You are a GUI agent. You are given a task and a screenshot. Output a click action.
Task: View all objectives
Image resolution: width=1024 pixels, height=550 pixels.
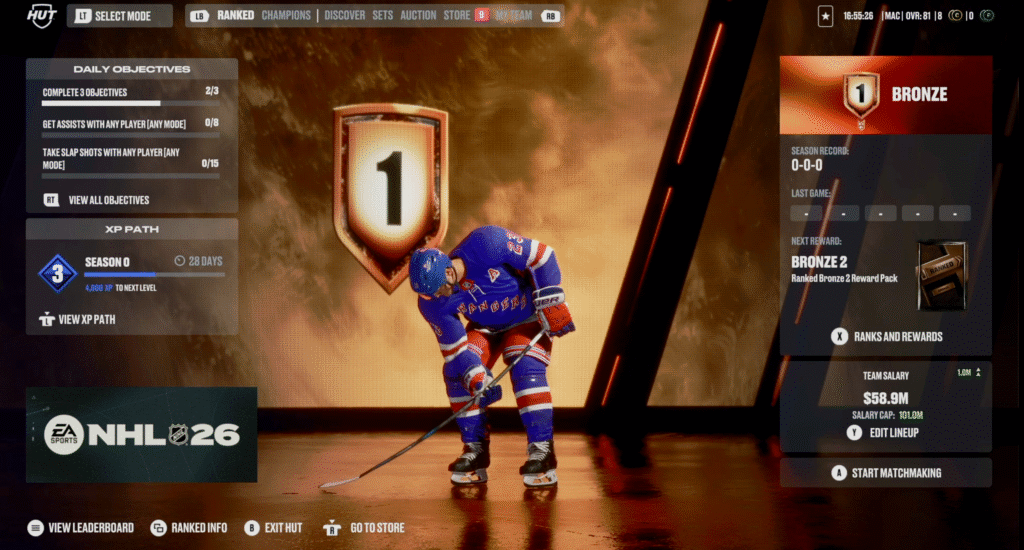pyautogui.click(x=108, y=200)
